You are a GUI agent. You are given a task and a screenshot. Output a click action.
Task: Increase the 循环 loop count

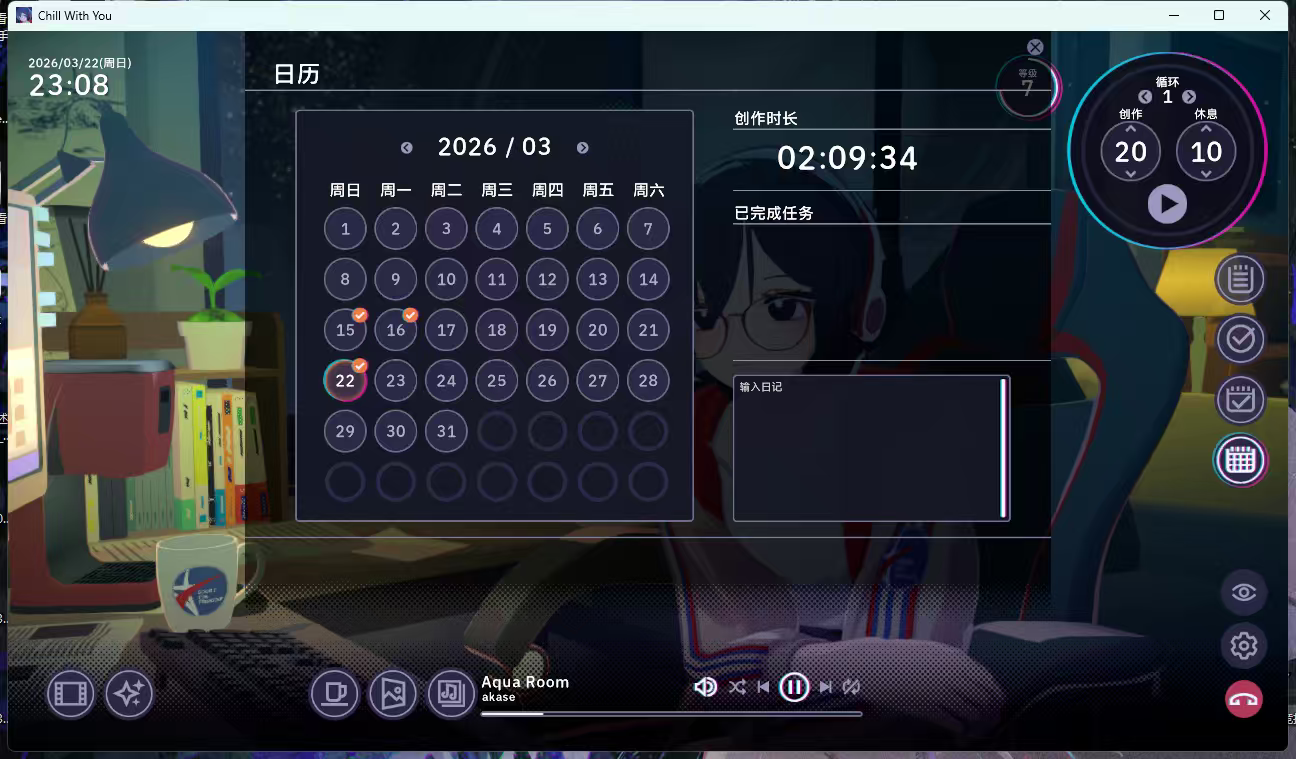[x=1189, y=97]
